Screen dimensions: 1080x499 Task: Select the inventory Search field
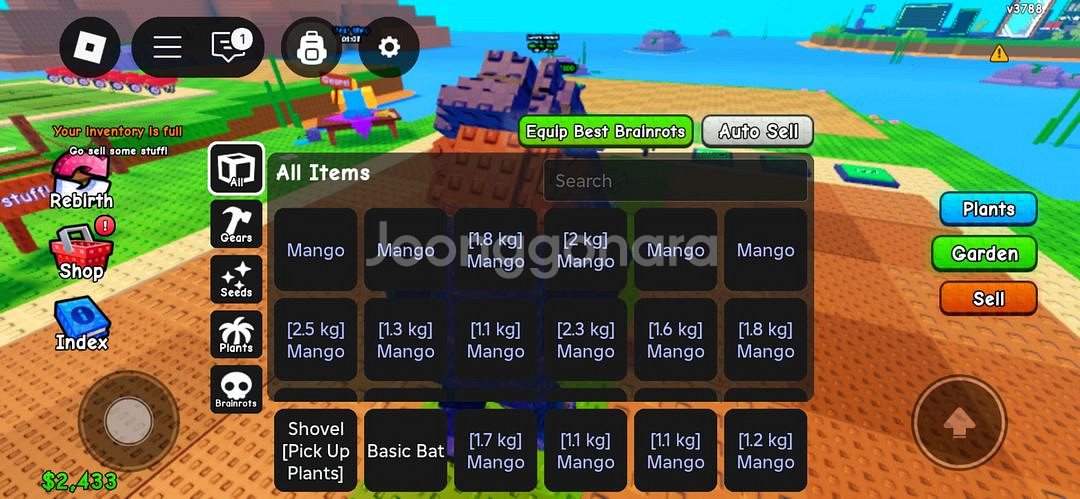[675, 181]
